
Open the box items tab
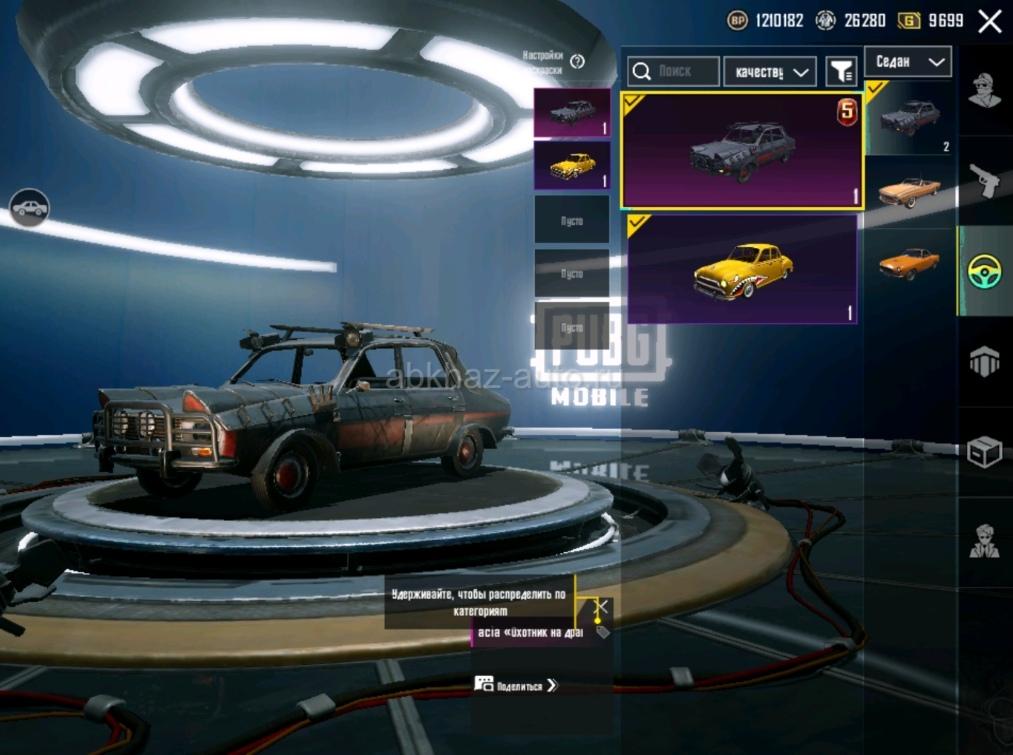coord(985,452)
